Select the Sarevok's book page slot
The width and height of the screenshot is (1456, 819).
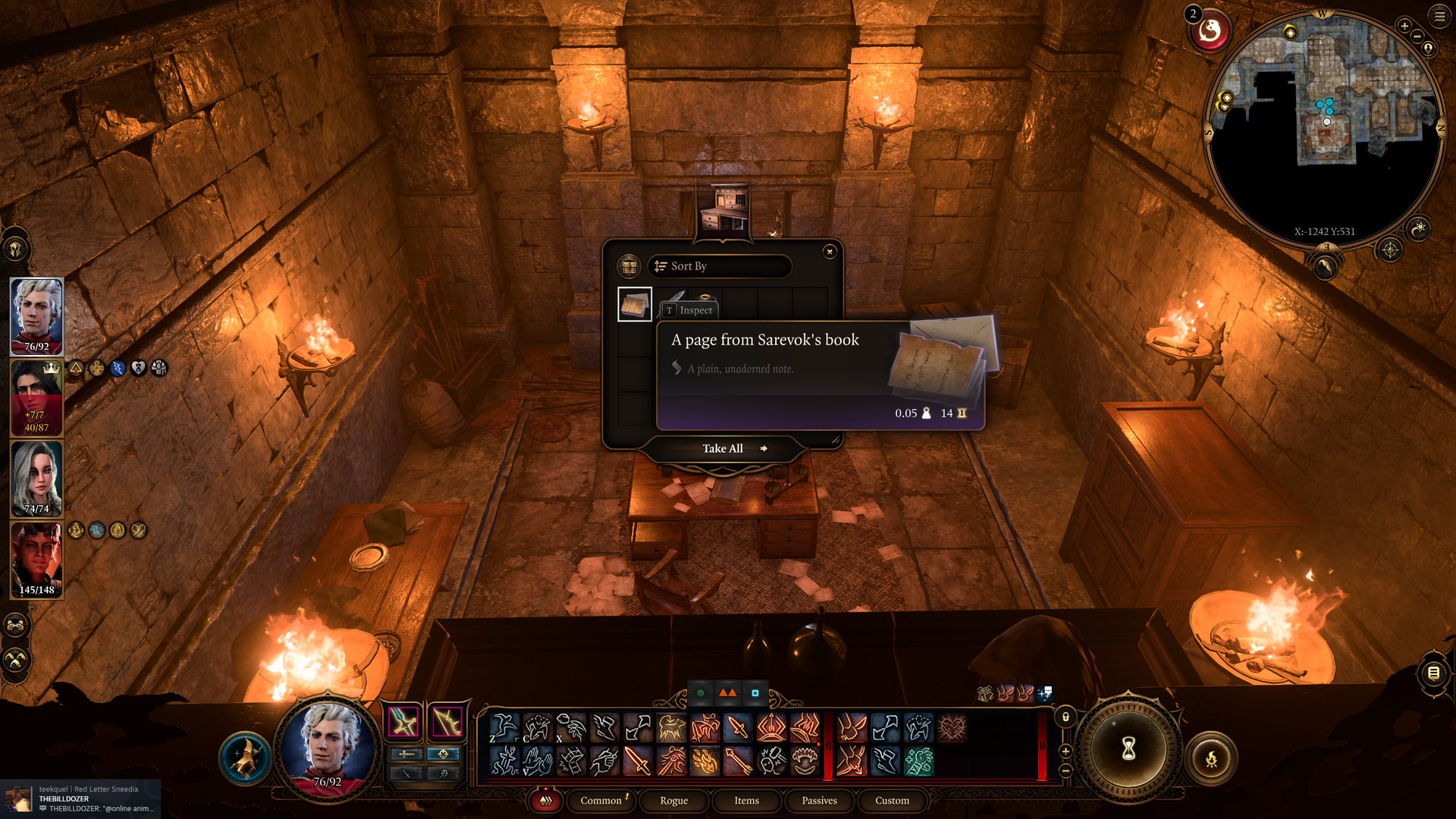tap(635, 305)
